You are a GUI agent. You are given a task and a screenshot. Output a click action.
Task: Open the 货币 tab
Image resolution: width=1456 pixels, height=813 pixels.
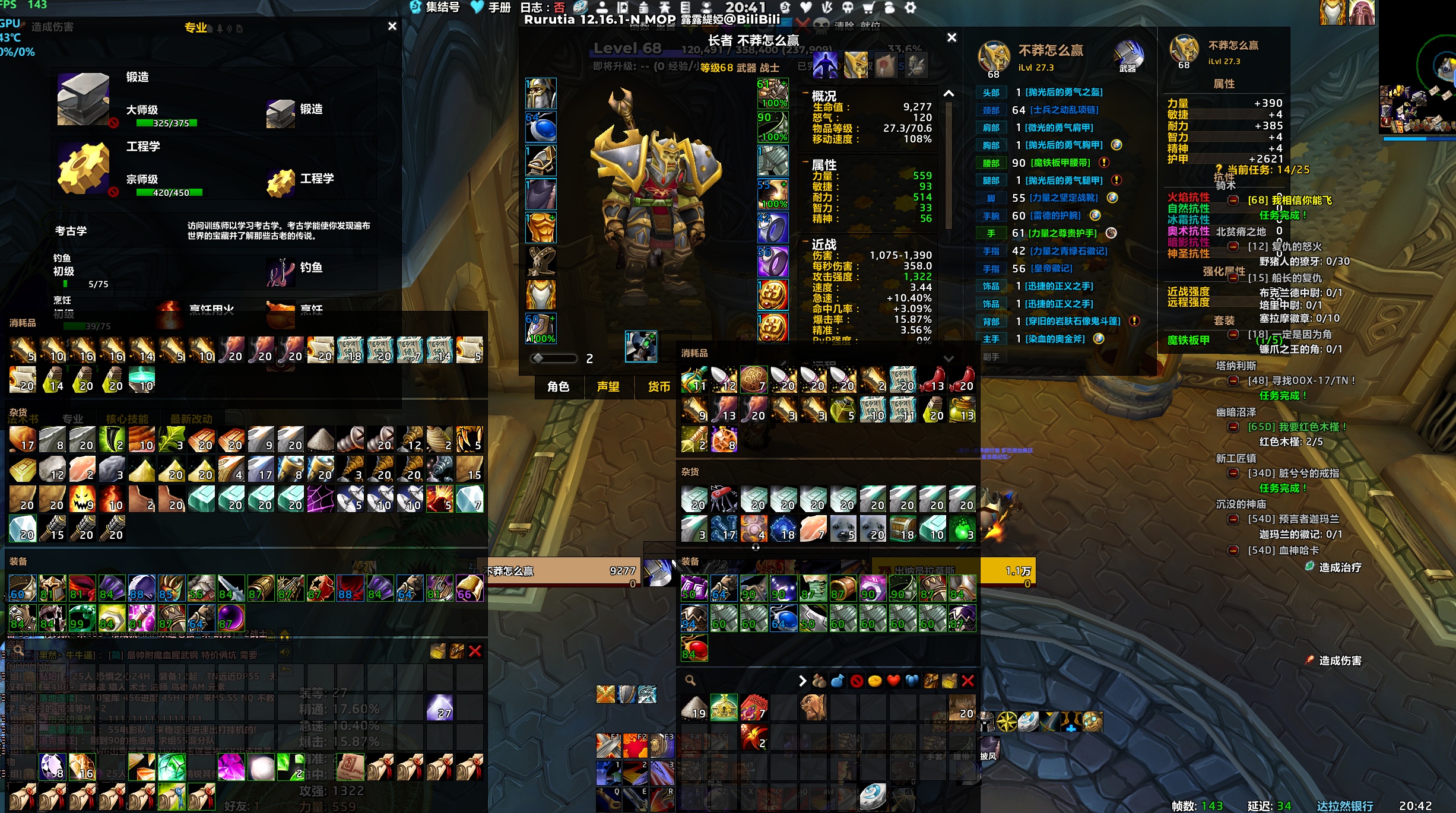point(658,387)
